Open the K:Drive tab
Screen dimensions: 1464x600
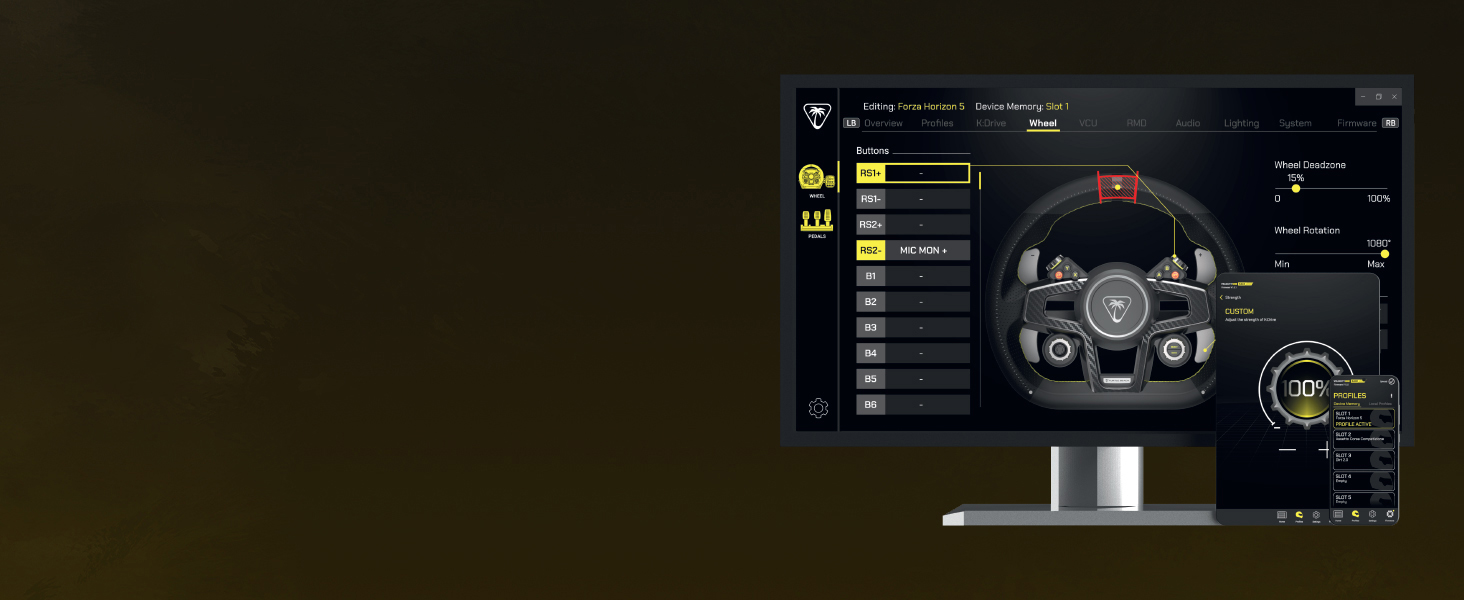991,124
